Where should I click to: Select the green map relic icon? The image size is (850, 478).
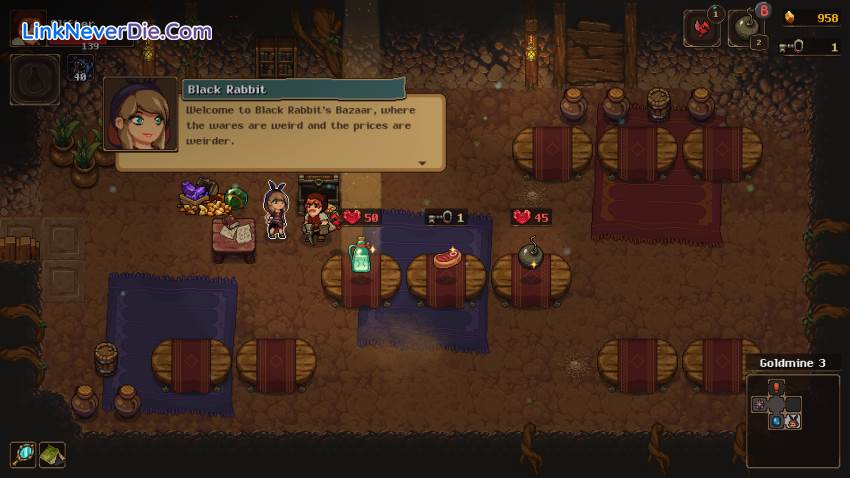pos(52,455)
